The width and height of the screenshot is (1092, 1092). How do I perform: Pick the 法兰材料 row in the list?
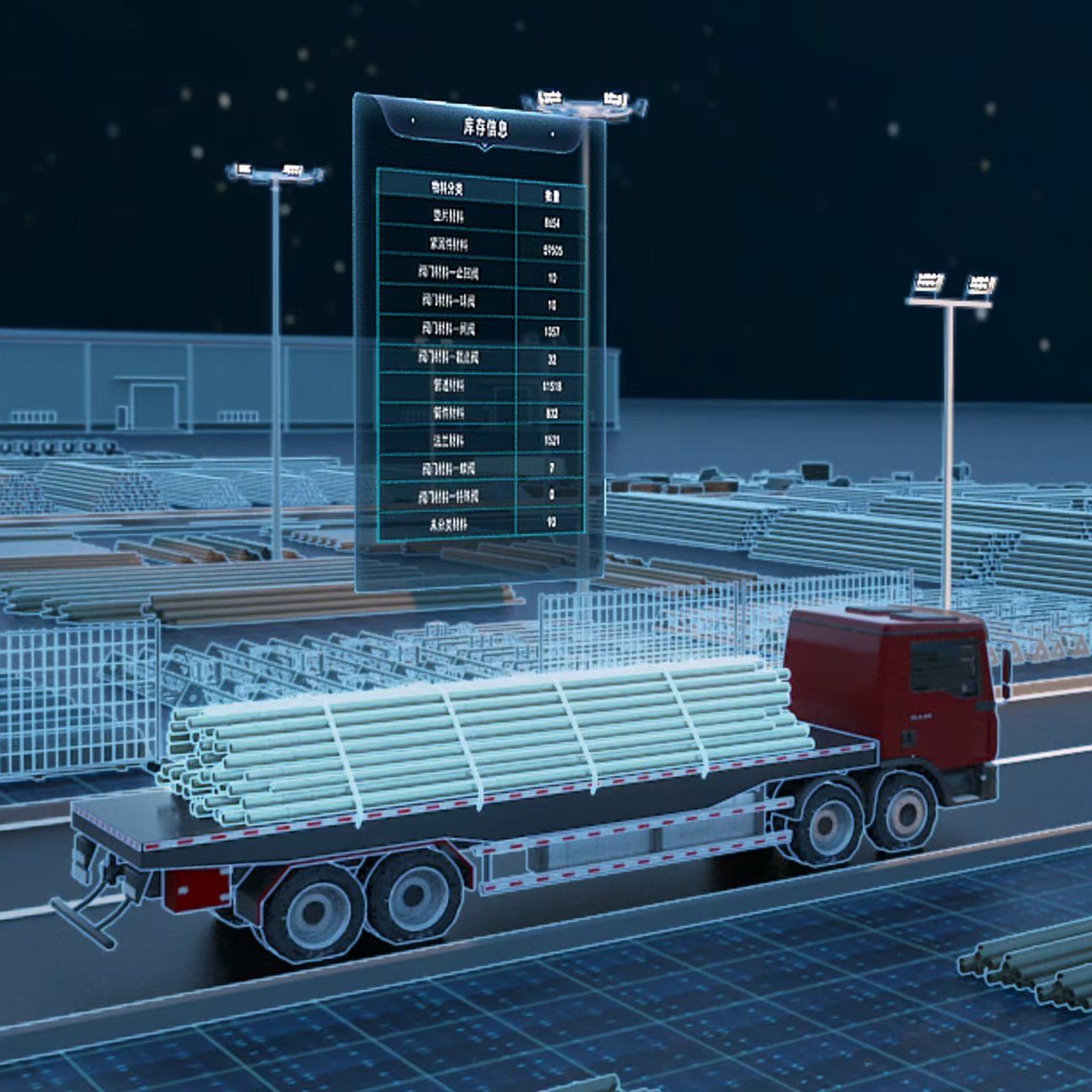coord(448,440)
